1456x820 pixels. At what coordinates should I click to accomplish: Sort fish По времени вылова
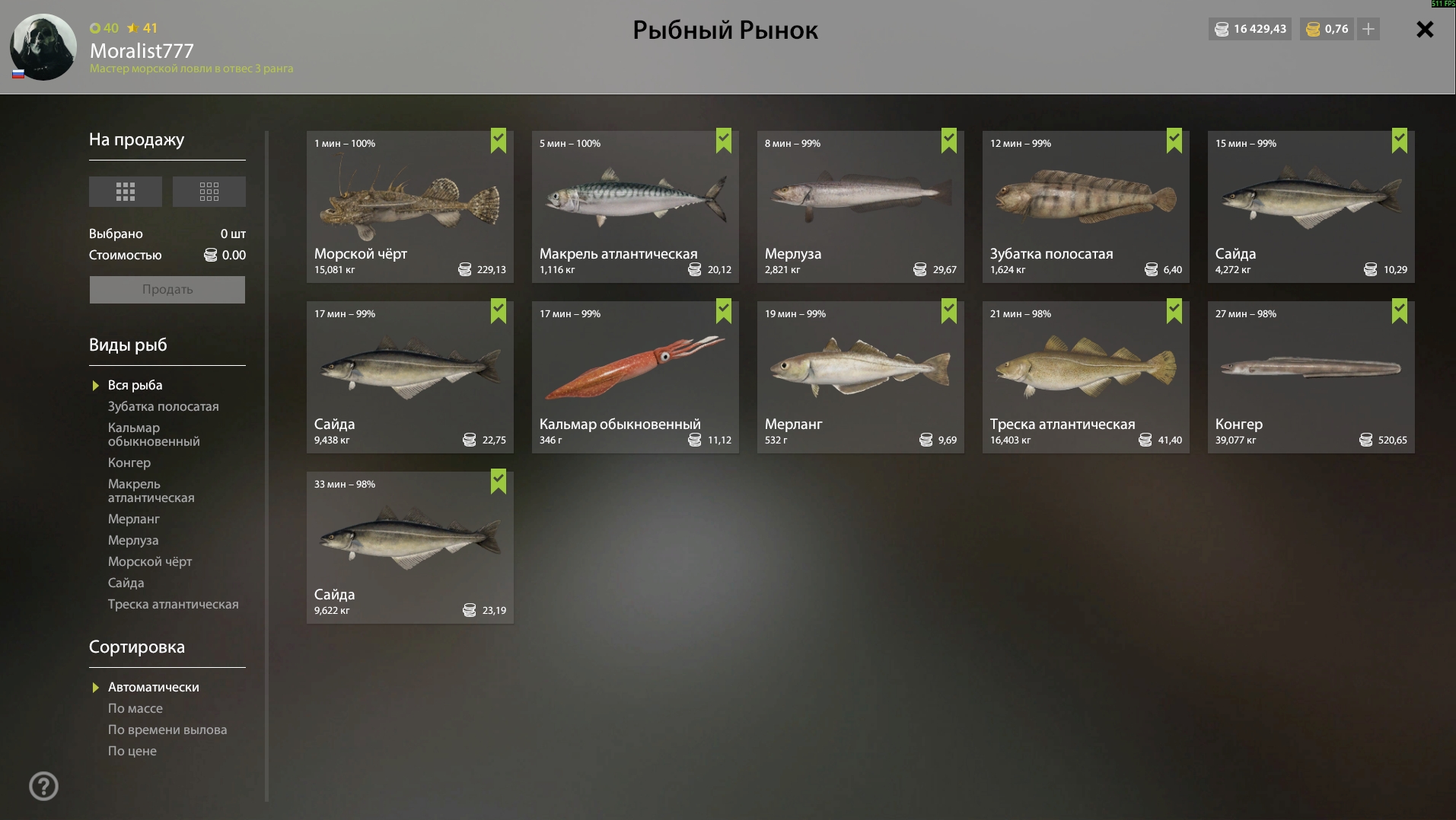tap(167, 729)
